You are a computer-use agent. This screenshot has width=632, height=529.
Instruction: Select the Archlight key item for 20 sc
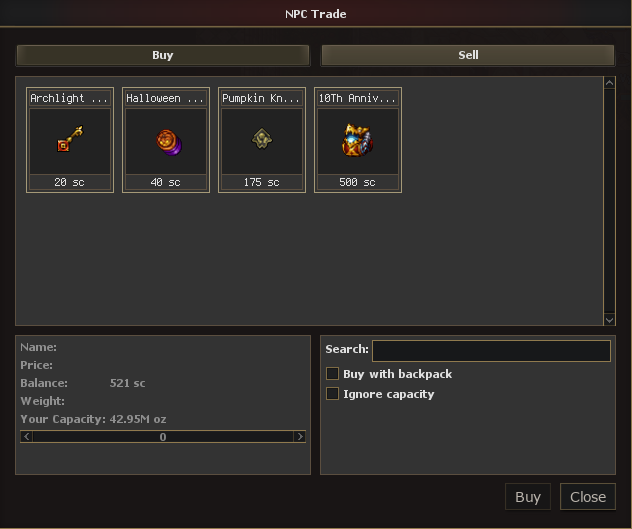coord(70,140)
